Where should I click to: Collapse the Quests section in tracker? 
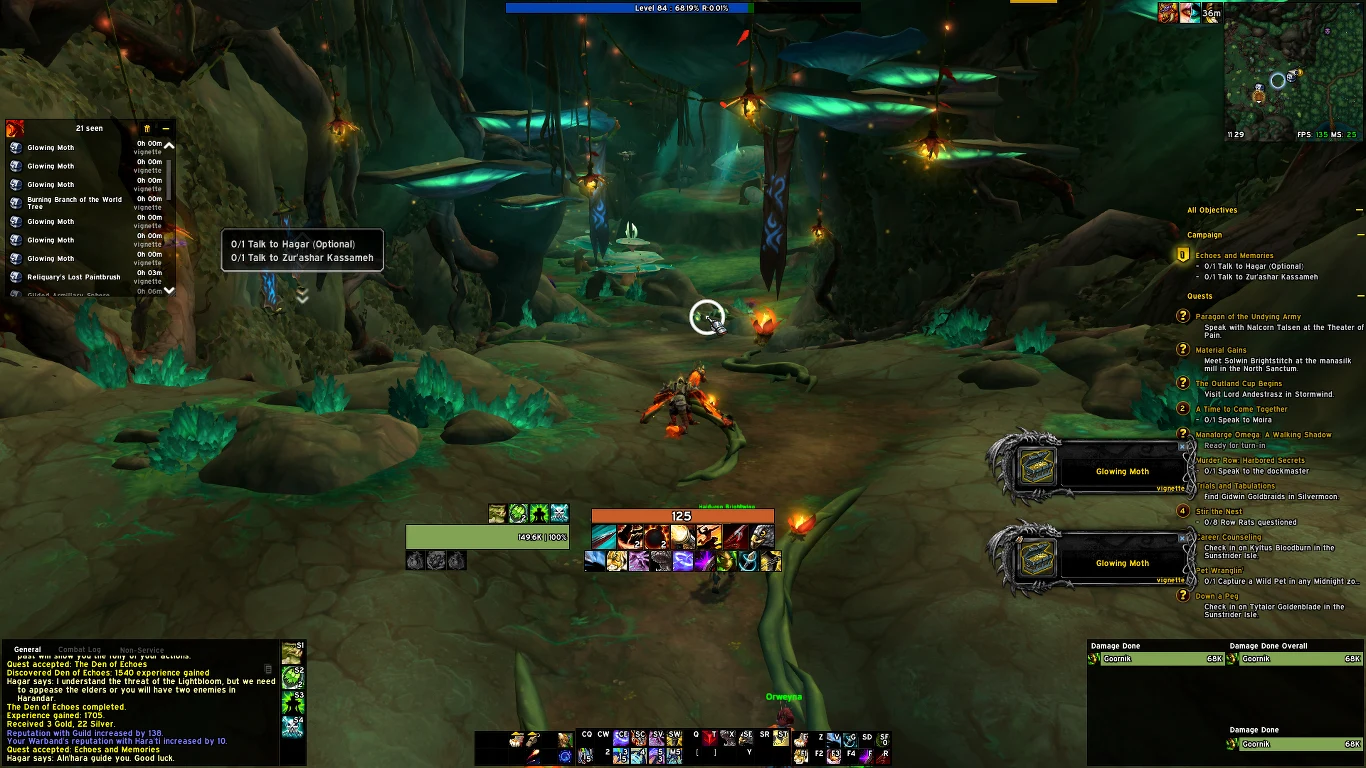click(x=1360, y=296)
